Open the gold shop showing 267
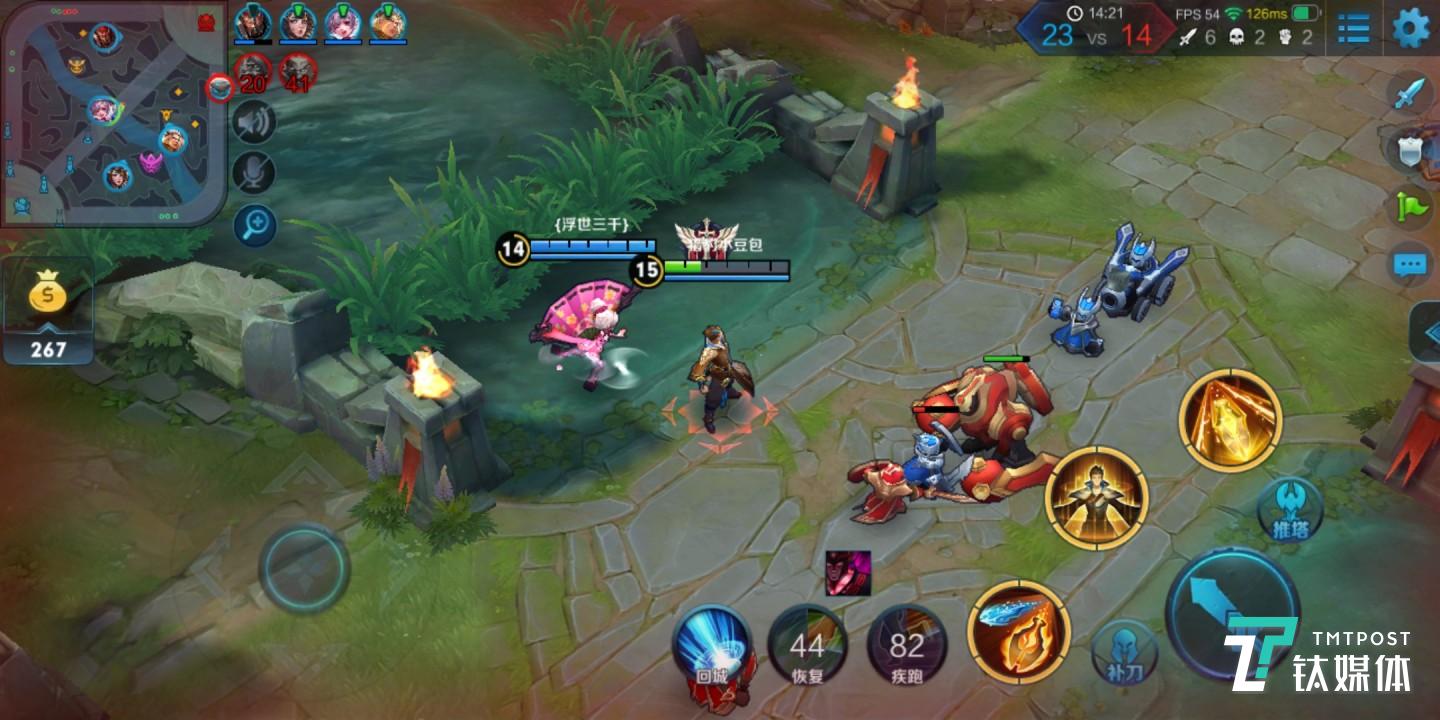Viewport: 1440px width, 720px height. [x=47, y=311]
